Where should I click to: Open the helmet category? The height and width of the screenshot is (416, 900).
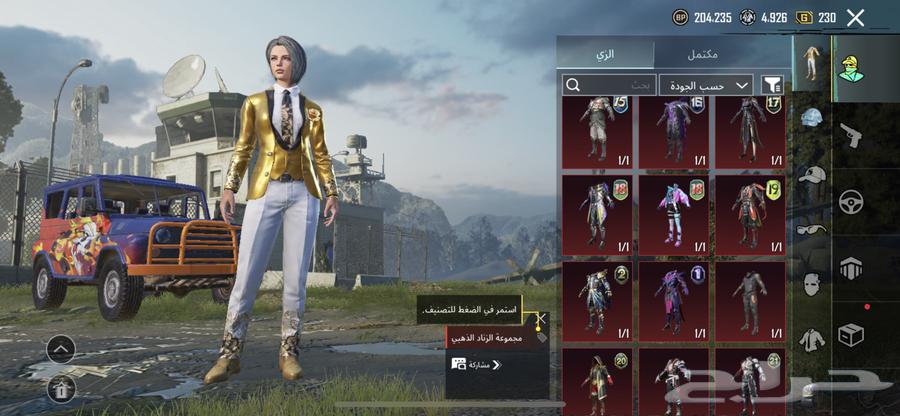(811, 119)
